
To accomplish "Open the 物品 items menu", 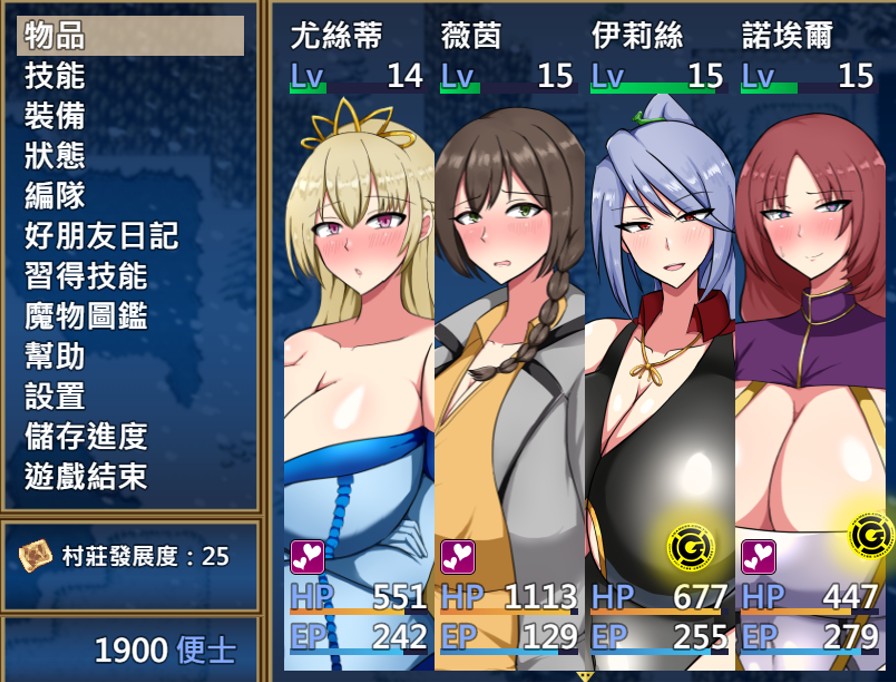I will coord(130,36).
